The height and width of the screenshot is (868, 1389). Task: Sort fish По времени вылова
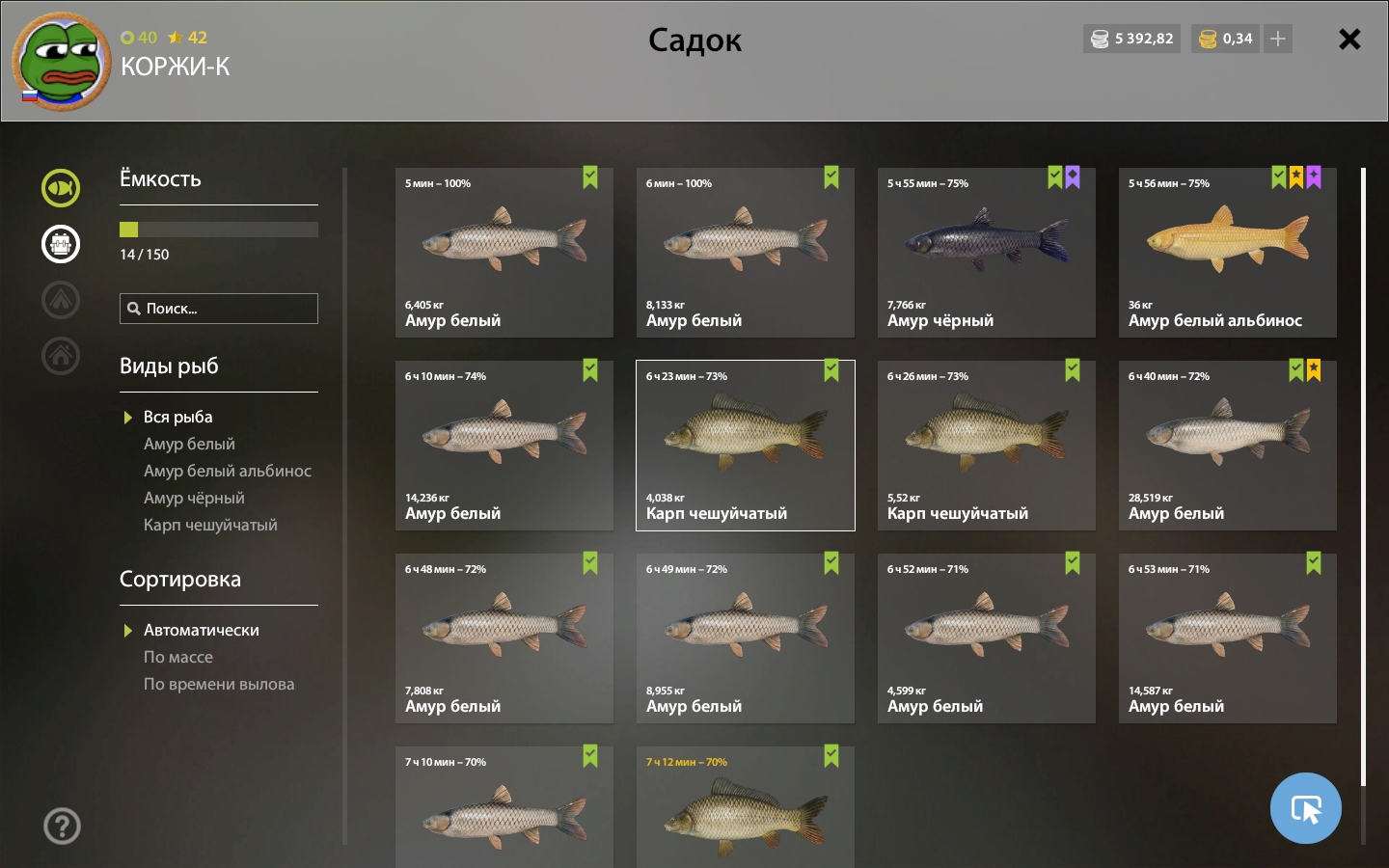[x=219, y=684]
